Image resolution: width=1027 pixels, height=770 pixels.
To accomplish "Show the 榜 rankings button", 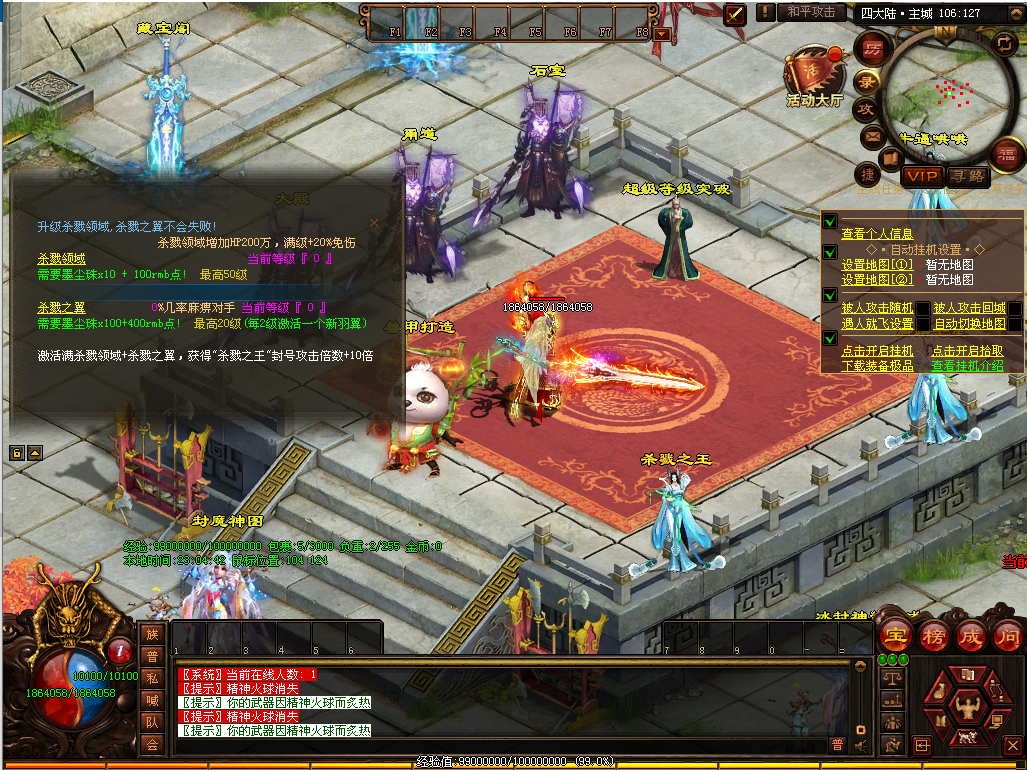I will click(x=932, y=635).
